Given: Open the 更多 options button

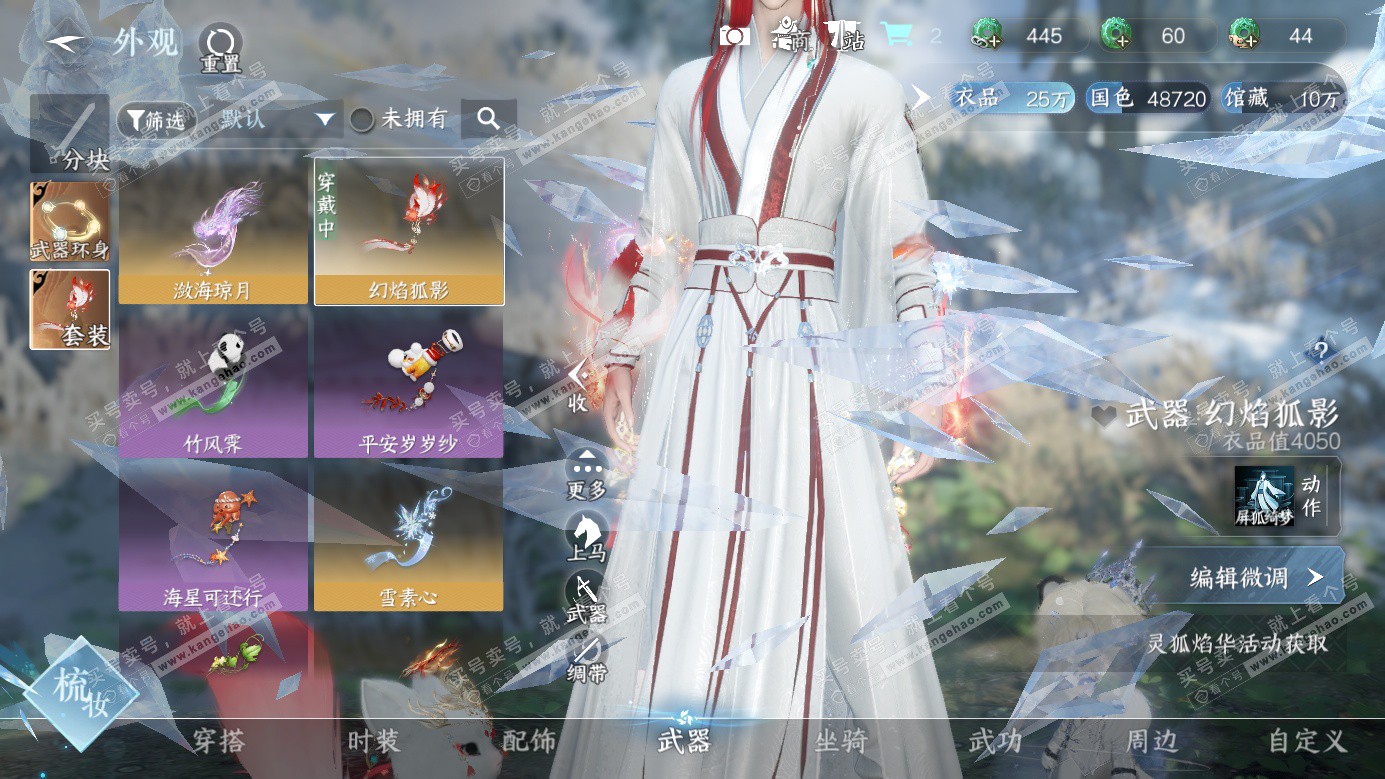Looking at the screenshot, I should tap(586, 472).
